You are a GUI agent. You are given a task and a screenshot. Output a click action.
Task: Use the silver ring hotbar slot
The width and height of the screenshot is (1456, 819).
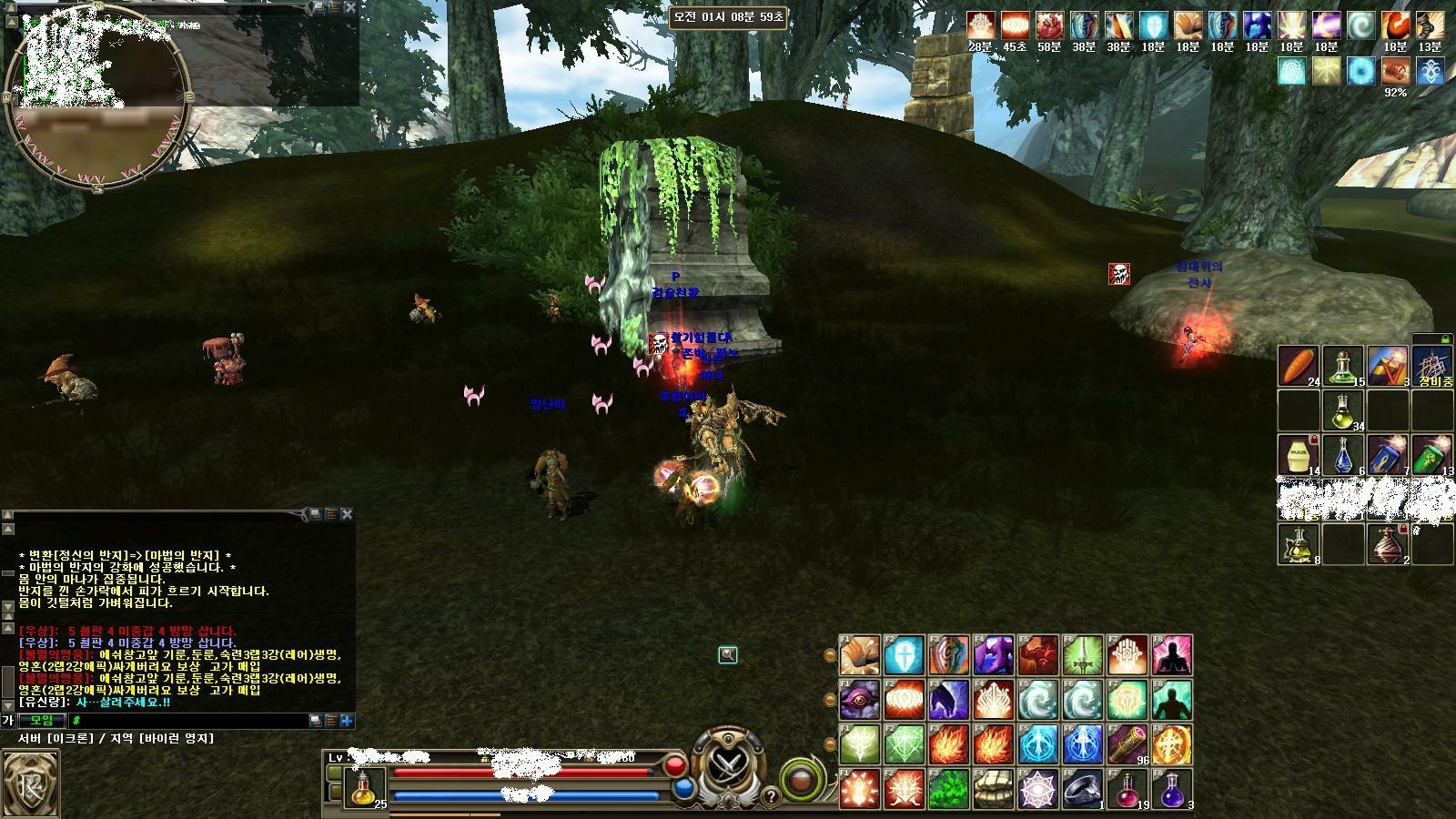click(1082, 789)
